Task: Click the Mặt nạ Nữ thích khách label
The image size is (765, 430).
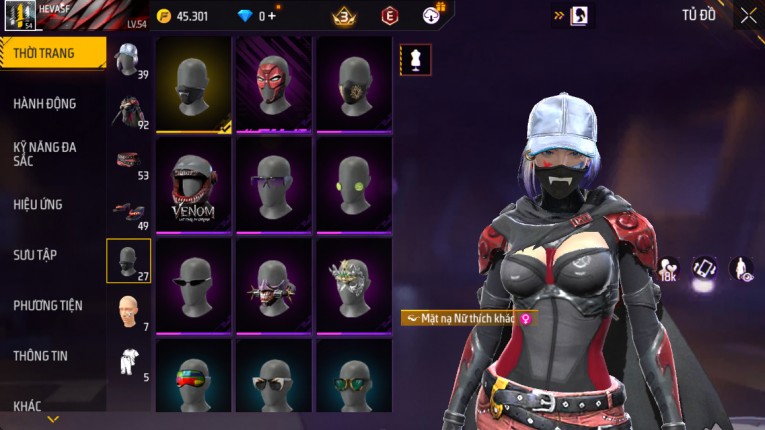Action: point(468,318)
